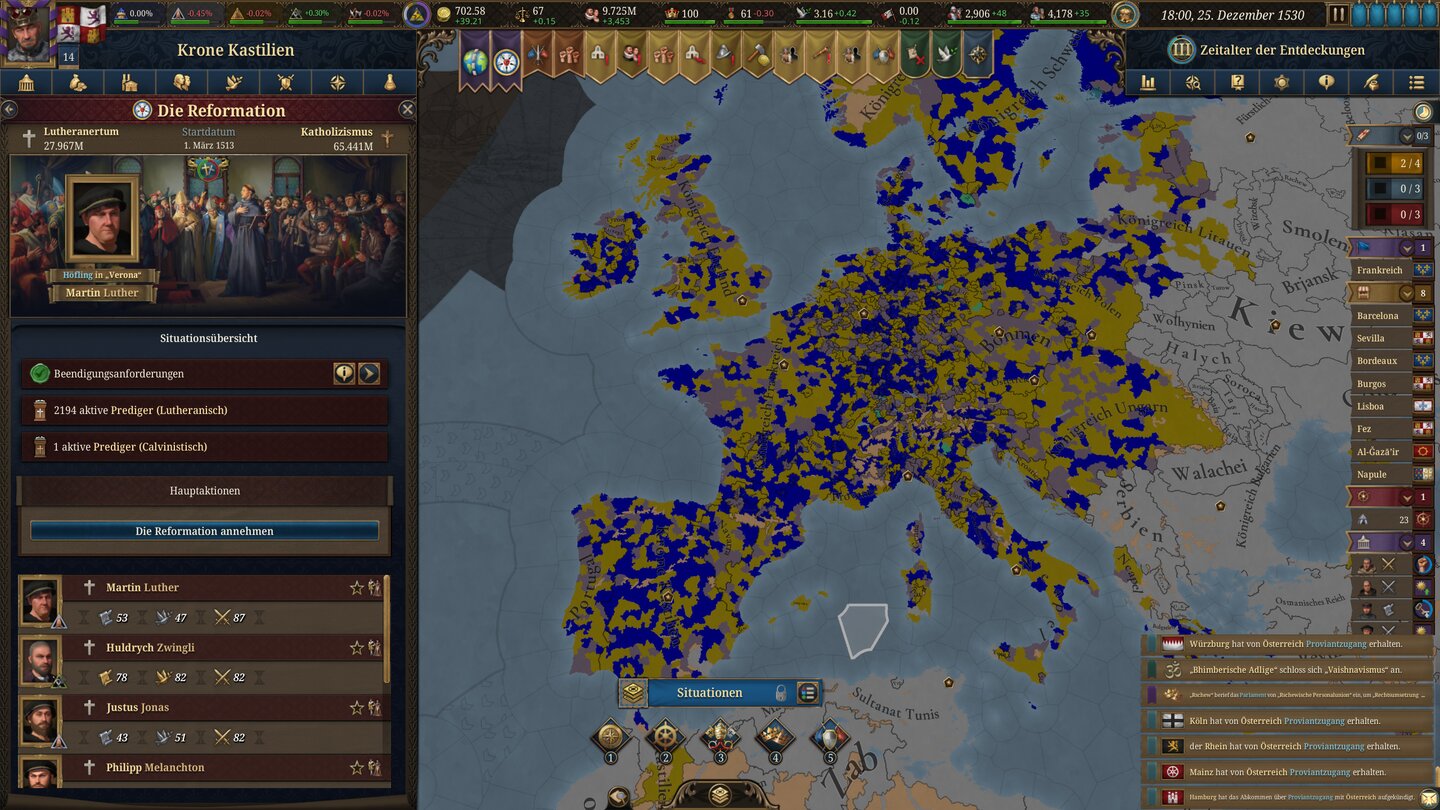The height and width of the screenshot is (810, 1440).
Task: Click the magnifying glass search icon top right
Action: [x=1194, y=83]
